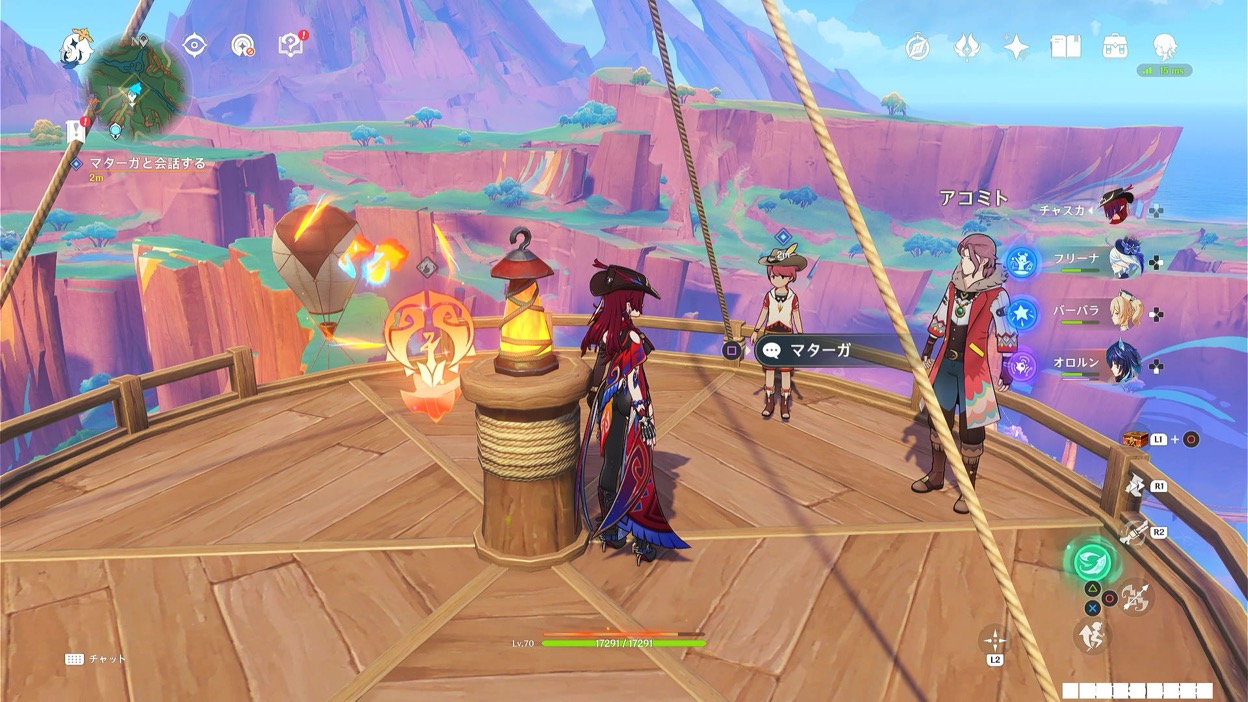Screen dimensions: 1248x702
Task: Use the bow-and-arrow attack icon
Action: (x=1136, y=598)
